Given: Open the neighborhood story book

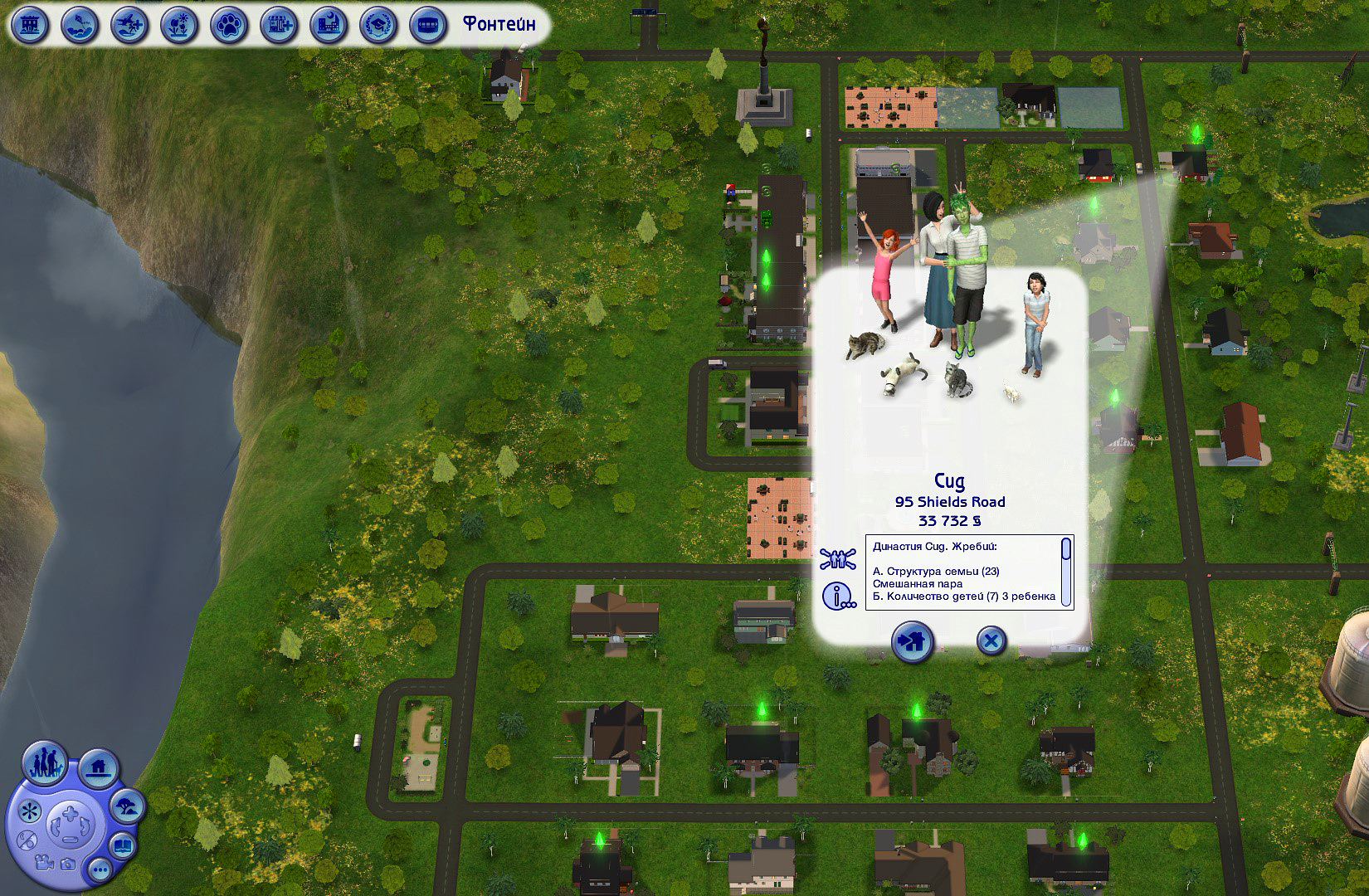Looking at the screenshot, I should 122,847.
